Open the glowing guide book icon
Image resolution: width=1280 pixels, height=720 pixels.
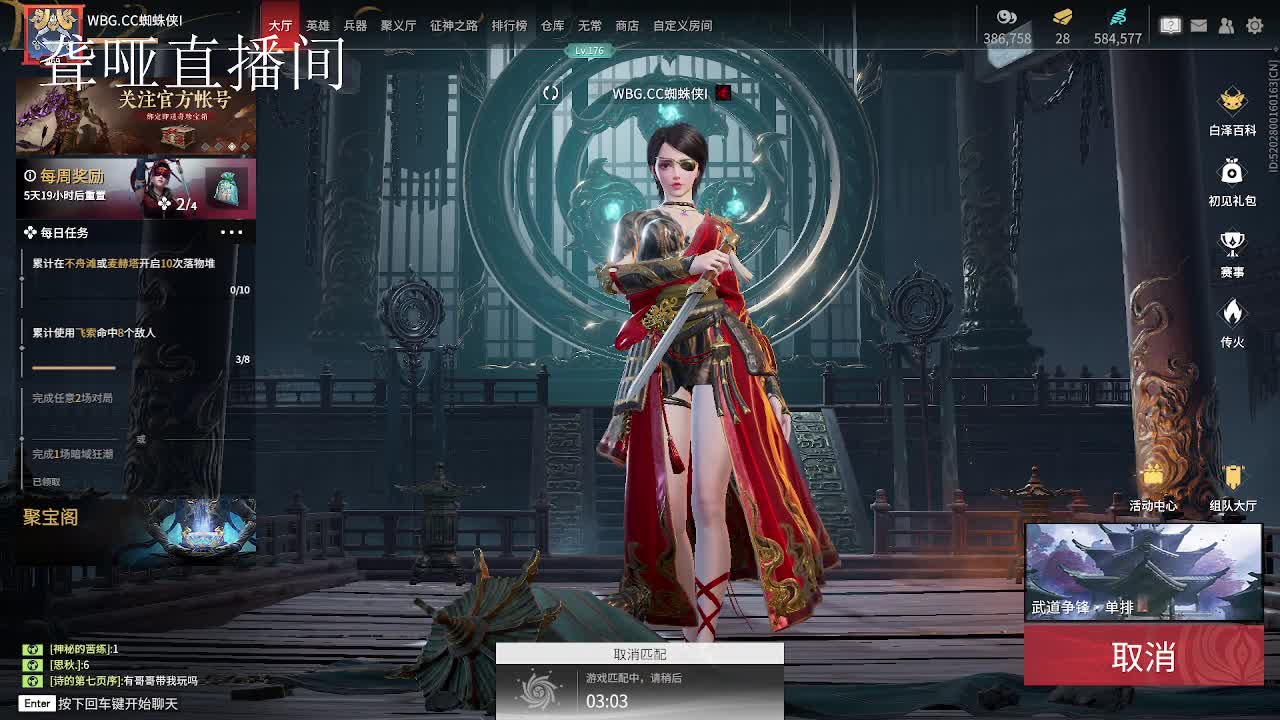[1170, 24]
